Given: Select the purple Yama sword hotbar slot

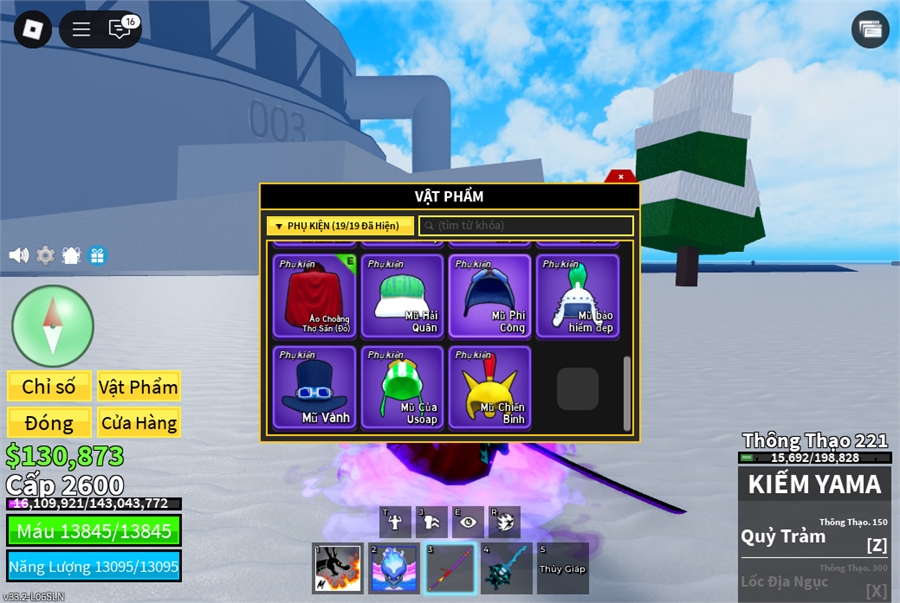Looking at the screenshot, I should click(x=450, y=569).
